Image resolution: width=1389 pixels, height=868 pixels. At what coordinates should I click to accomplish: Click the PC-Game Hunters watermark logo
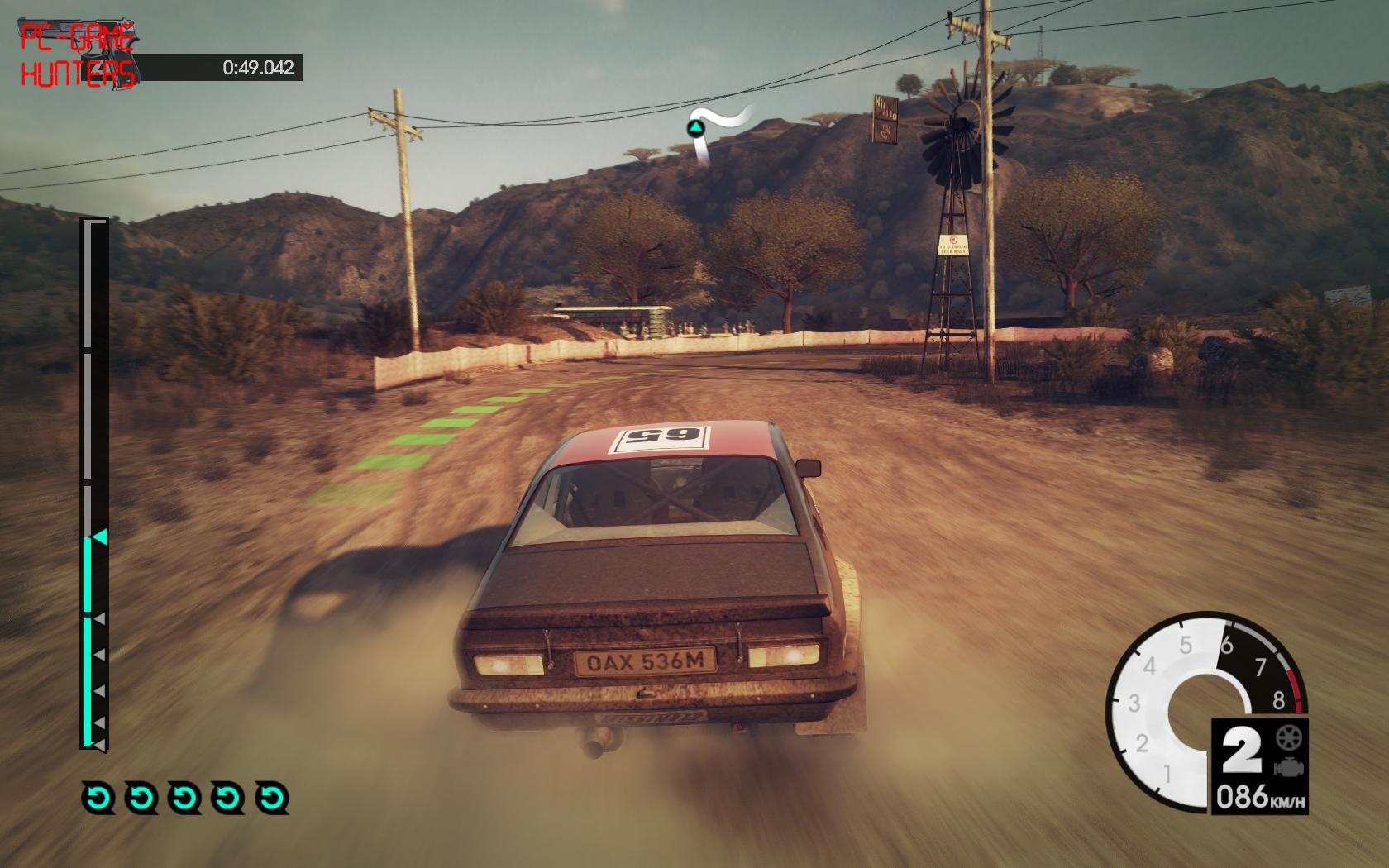(77, 55)
